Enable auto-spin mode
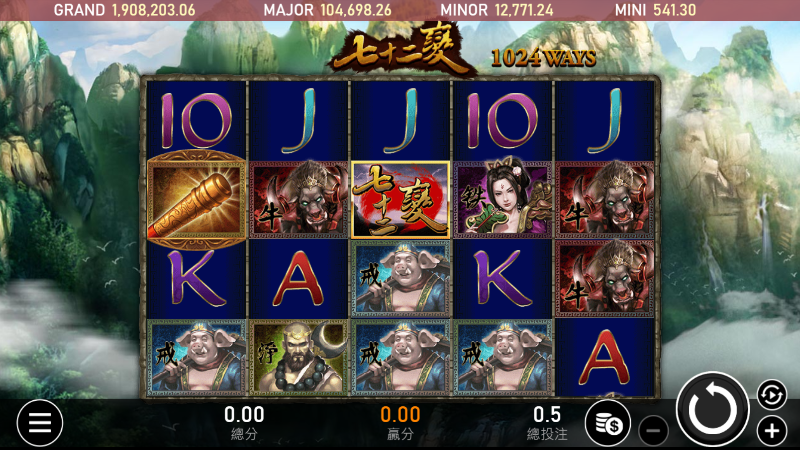Image resolution: width=800 pixels, height=450 pixels. click(x=771, y=394)
